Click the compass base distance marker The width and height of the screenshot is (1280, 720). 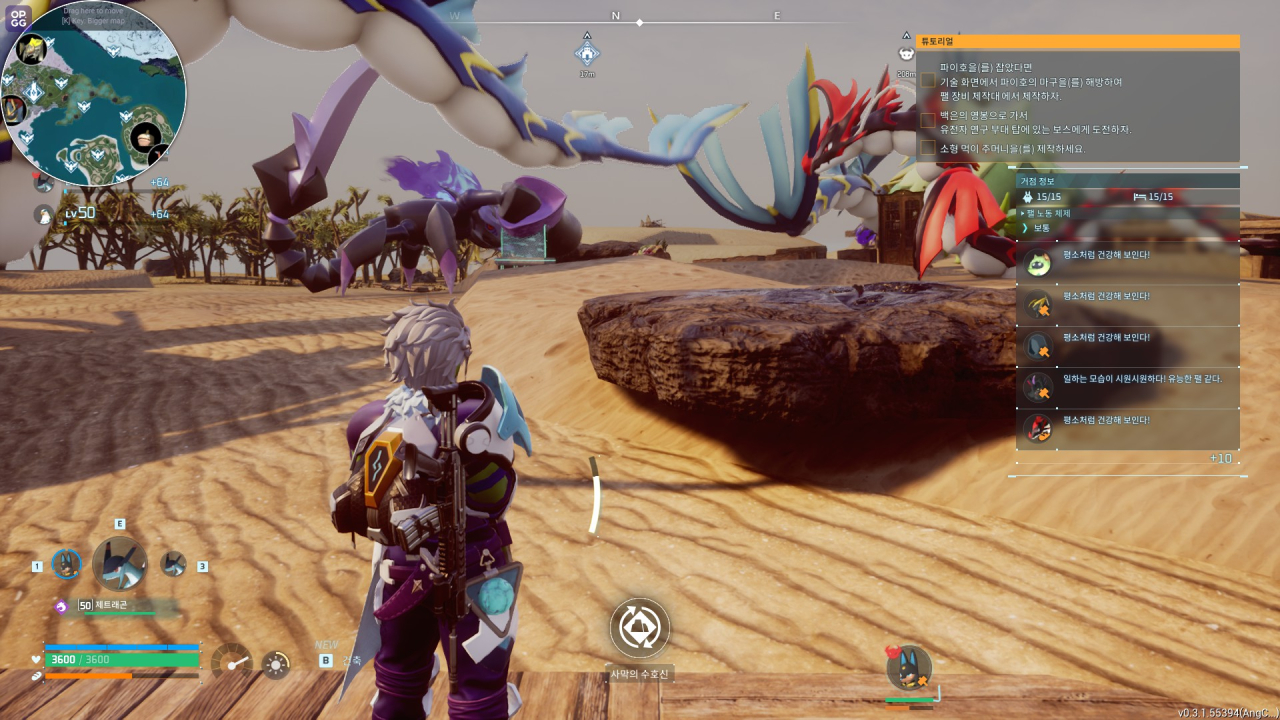coord(587,53)
